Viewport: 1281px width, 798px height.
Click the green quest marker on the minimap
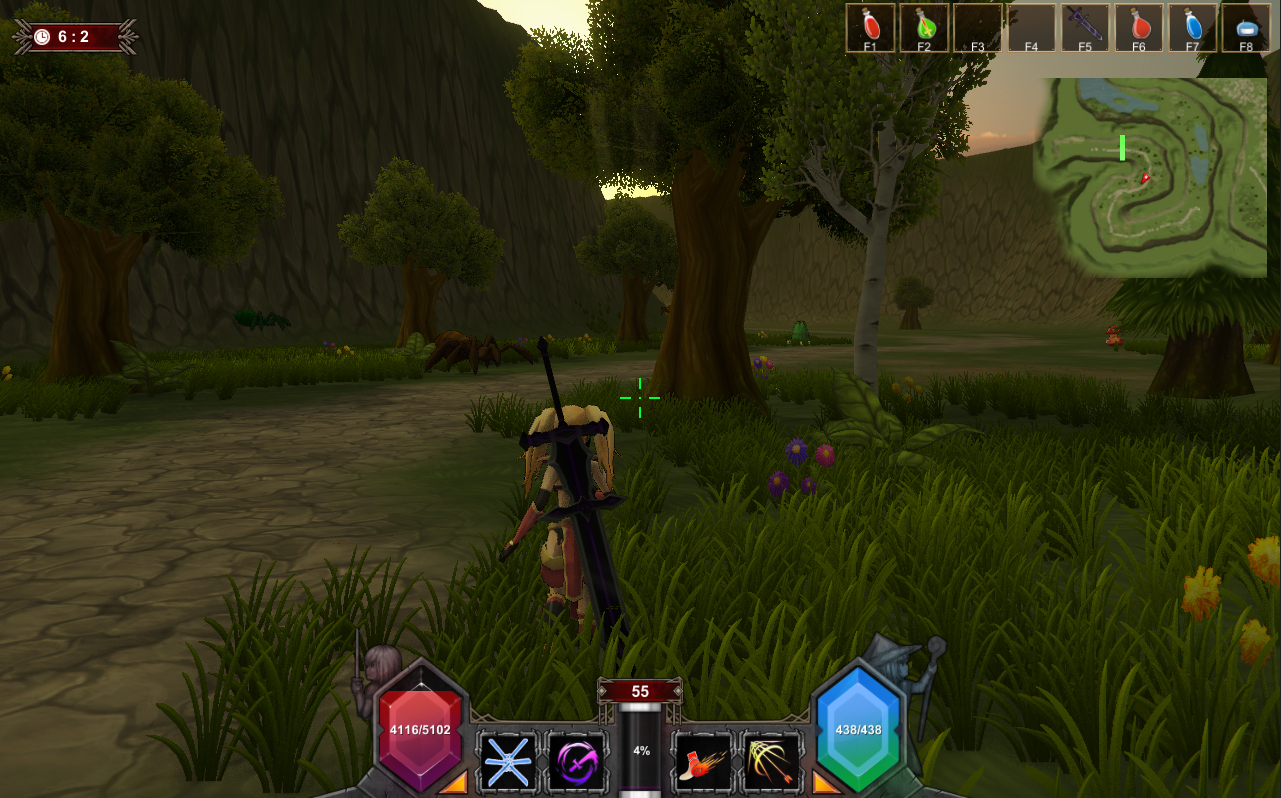(1123, 148)
